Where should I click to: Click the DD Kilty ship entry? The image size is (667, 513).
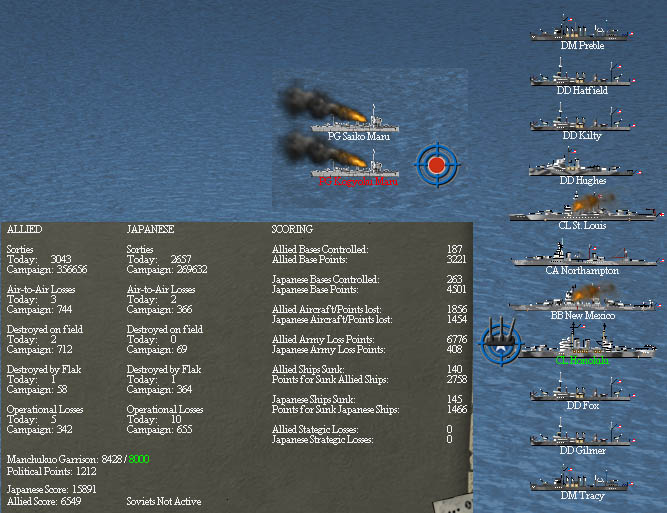point(581,121)
